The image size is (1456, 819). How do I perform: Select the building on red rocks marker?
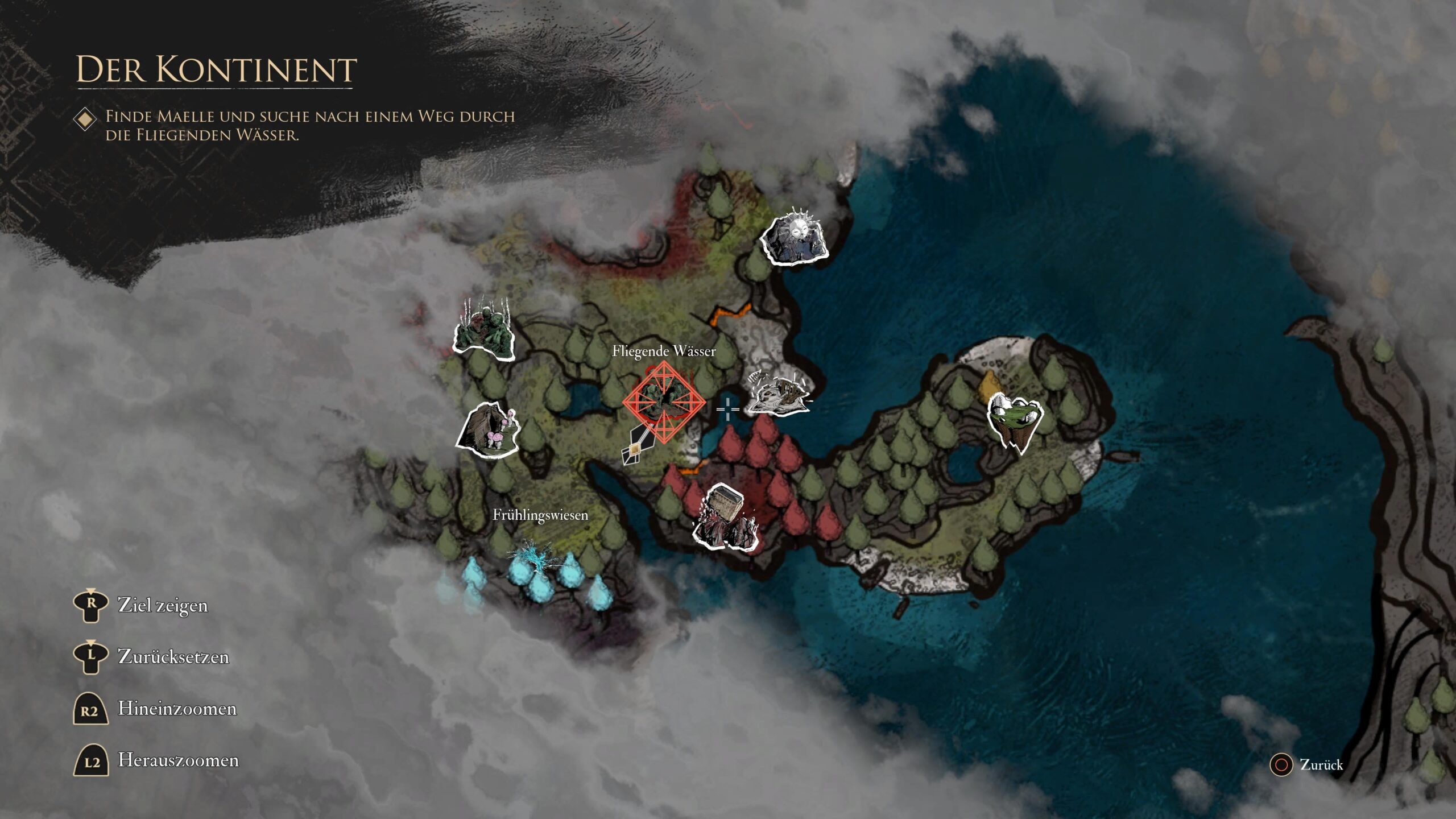point(725,518)
